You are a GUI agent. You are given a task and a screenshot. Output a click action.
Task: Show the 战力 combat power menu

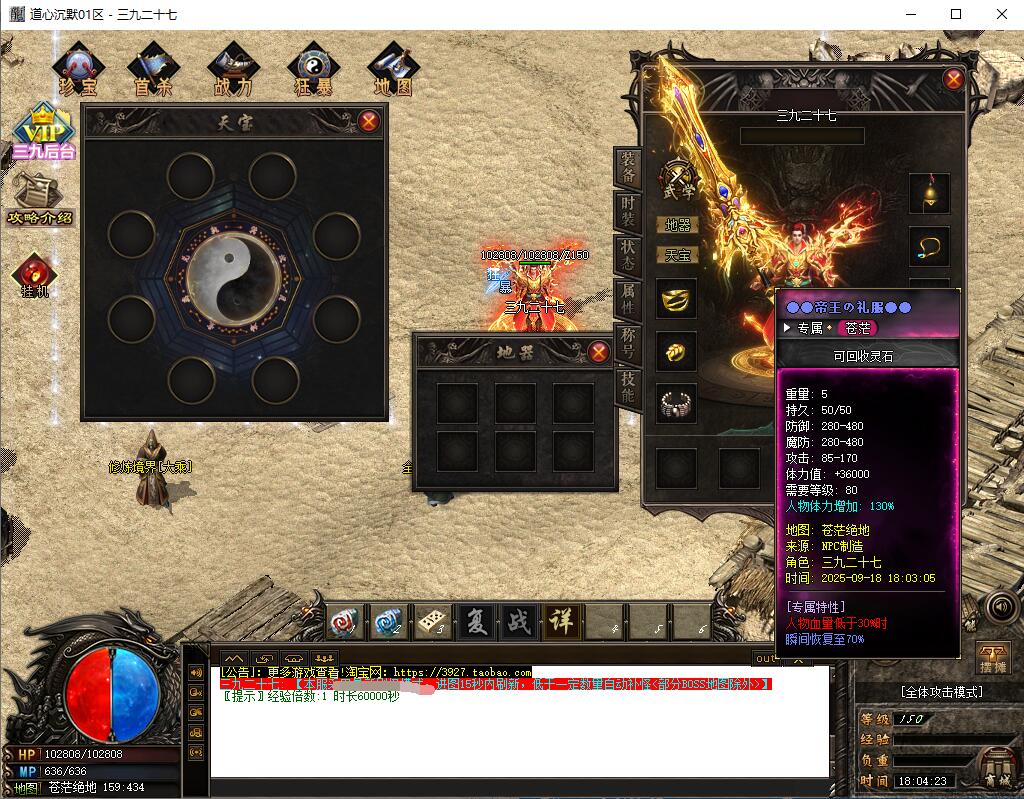point(232,70)
